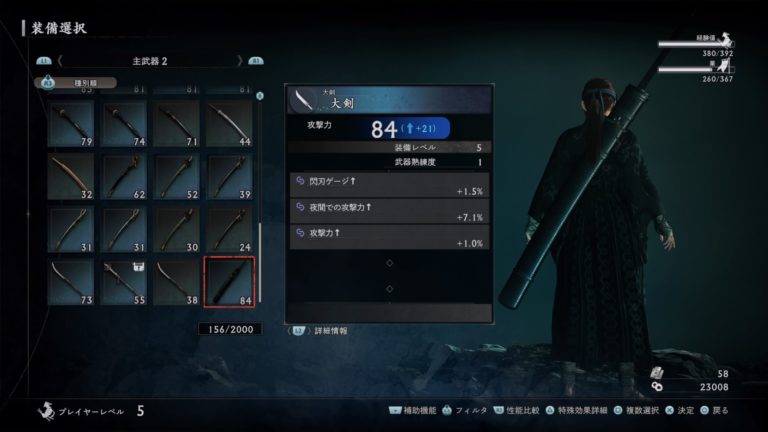Screen dimensions: 768x432
Task: Pick the curved blade marked 44
Action: 229,124
